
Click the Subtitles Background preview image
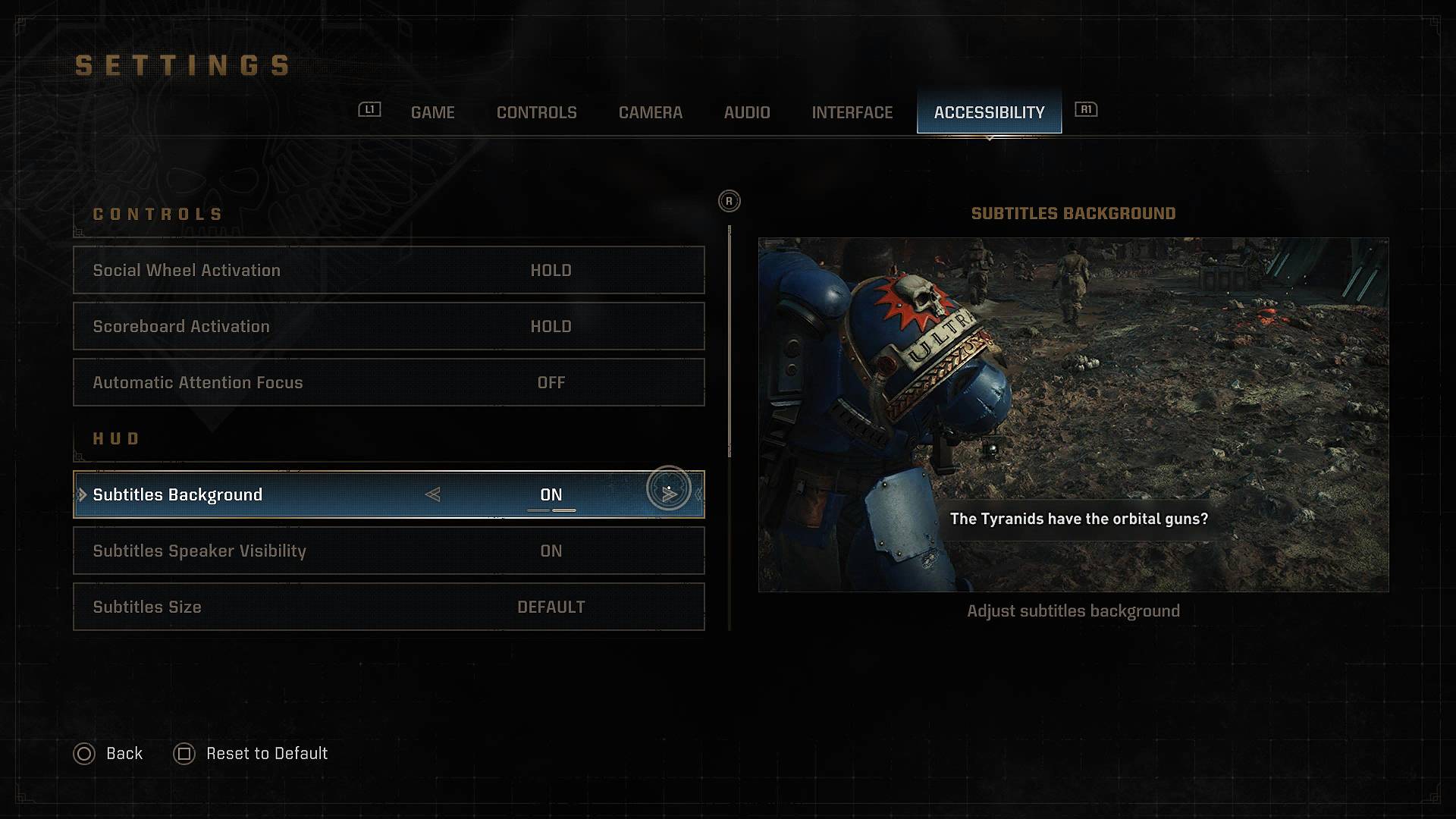tap(1073, 414)
